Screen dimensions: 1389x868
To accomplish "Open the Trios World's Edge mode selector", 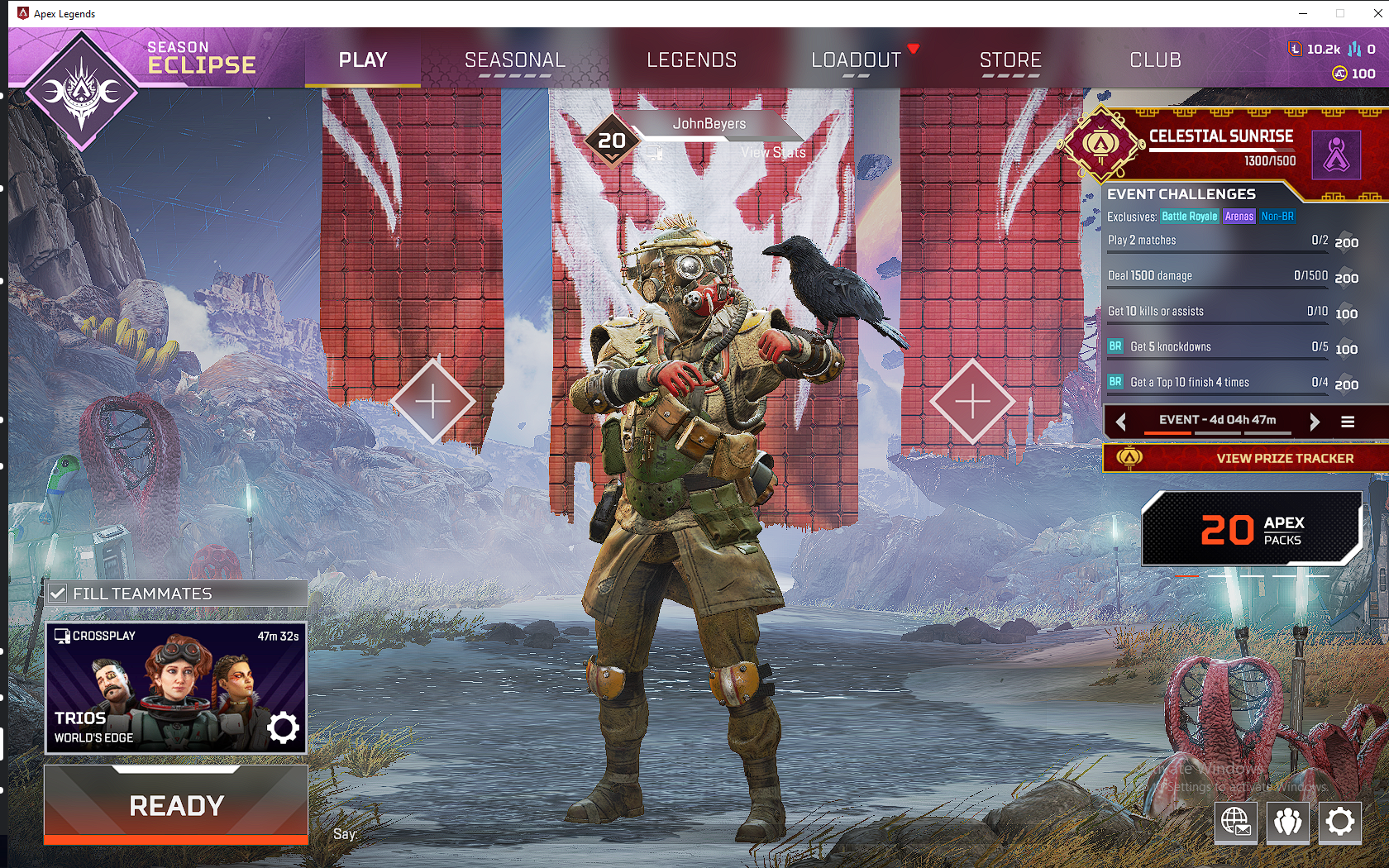I will [x=176, y=688].
